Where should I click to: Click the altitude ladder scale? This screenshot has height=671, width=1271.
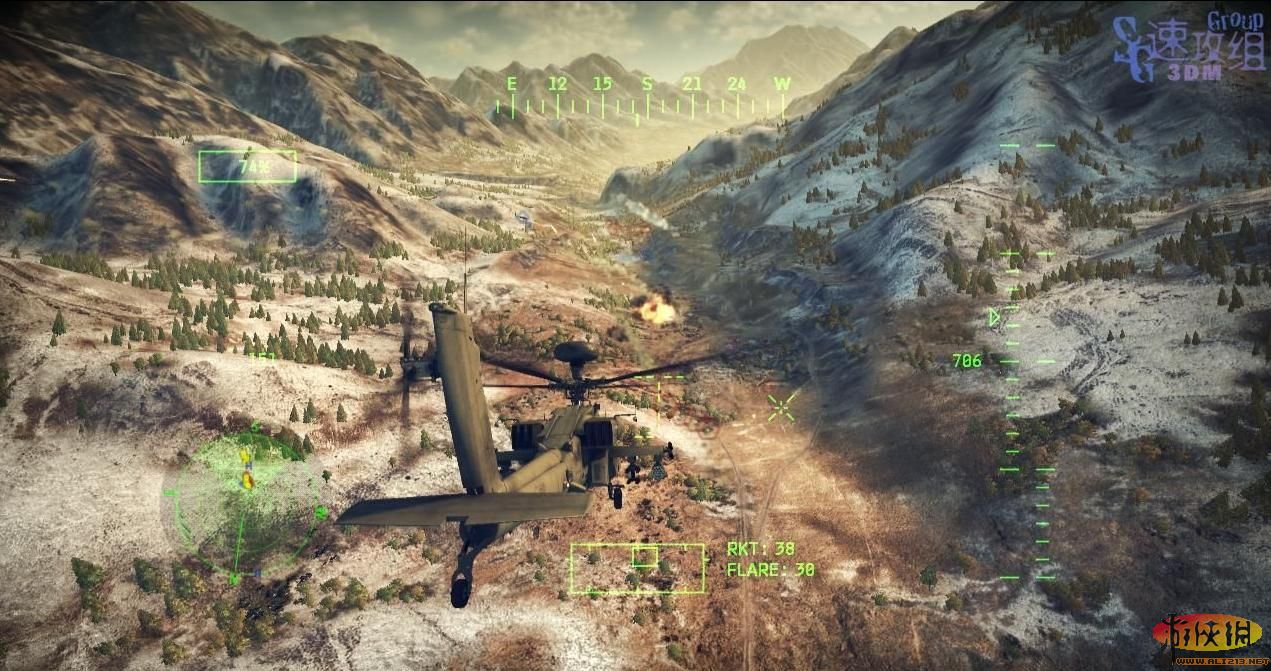pyautogui.click(x=1028, y=360)
